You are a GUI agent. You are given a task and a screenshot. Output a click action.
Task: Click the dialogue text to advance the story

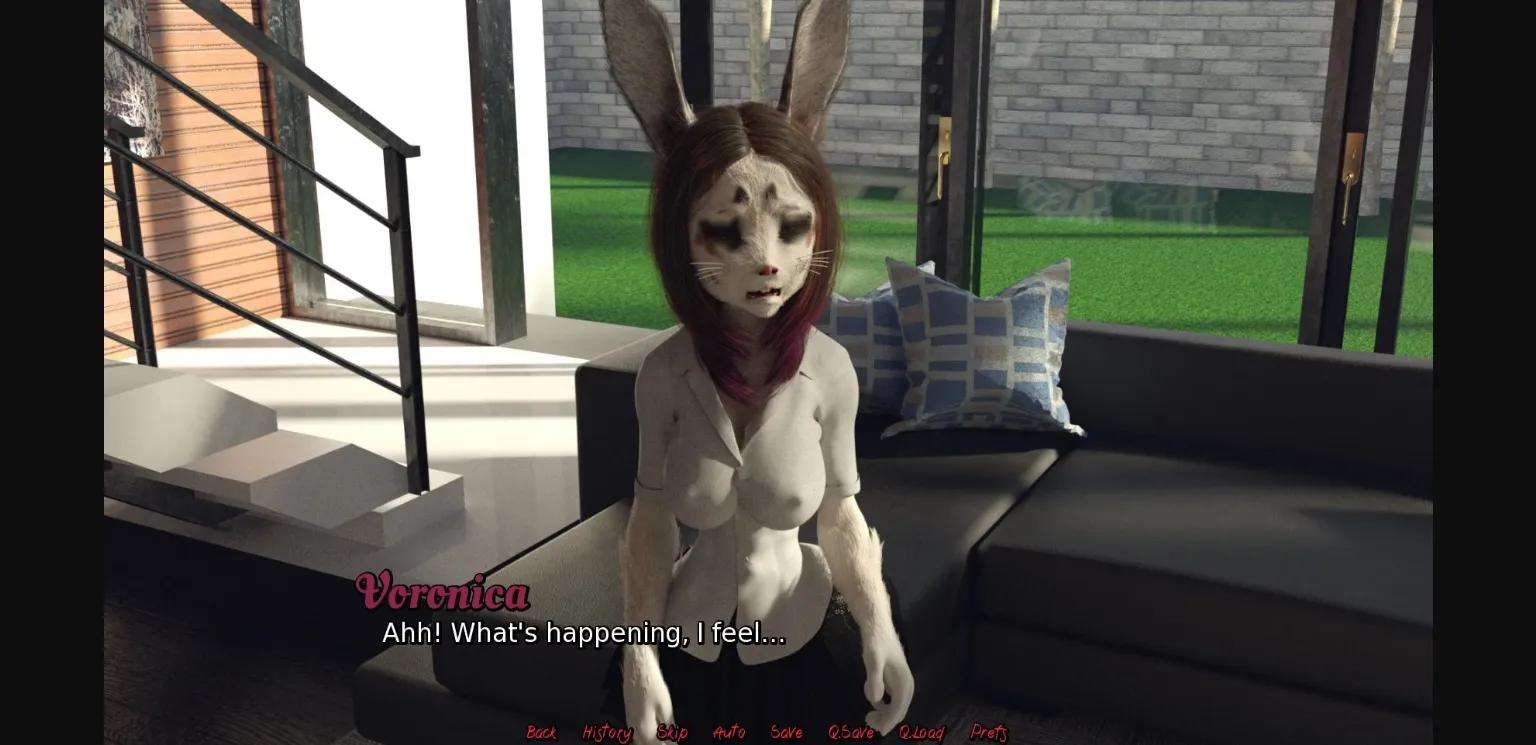583,632
